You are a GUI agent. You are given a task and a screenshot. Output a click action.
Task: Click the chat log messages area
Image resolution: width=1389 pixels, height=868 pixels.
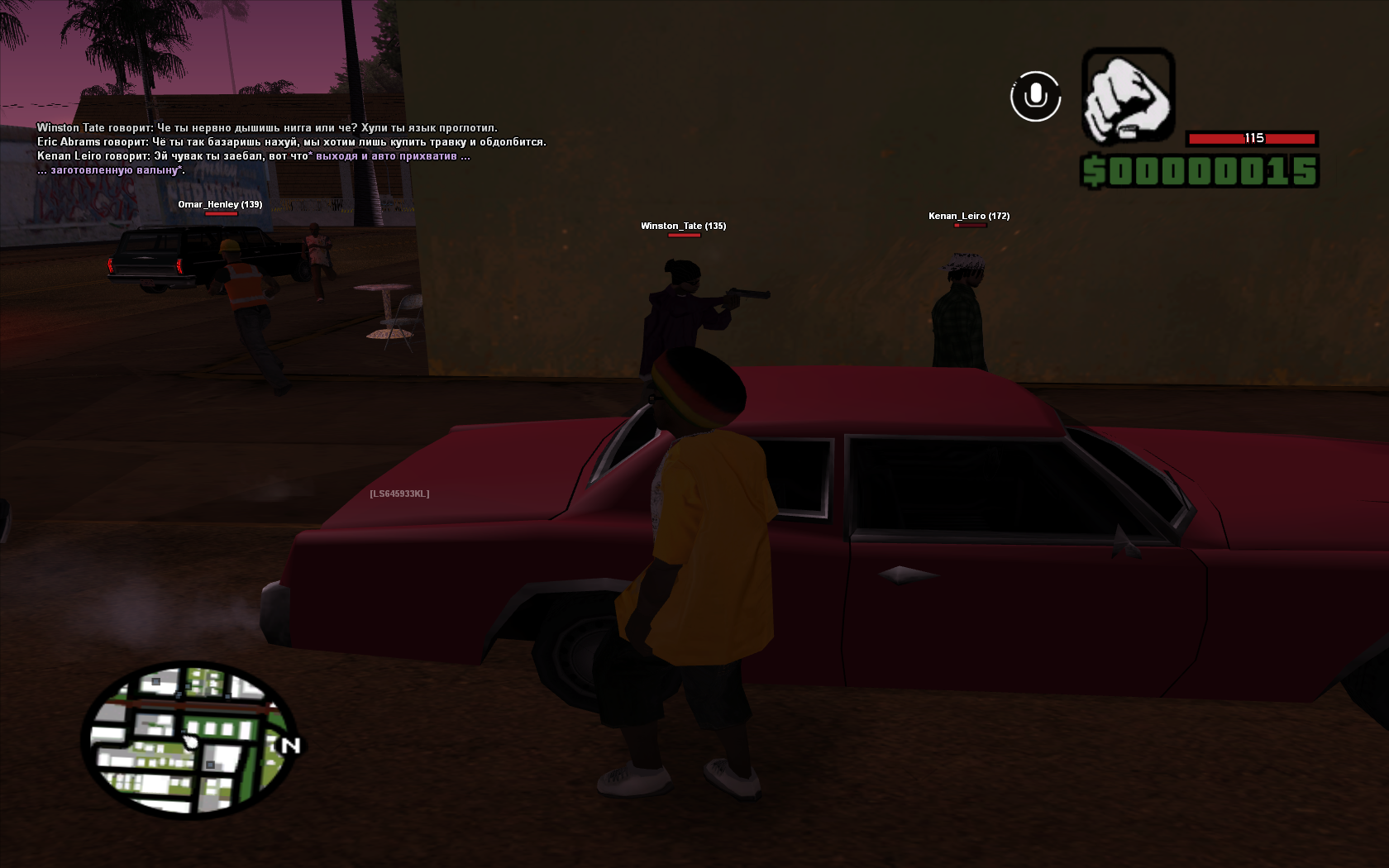[x=291, y=149]
